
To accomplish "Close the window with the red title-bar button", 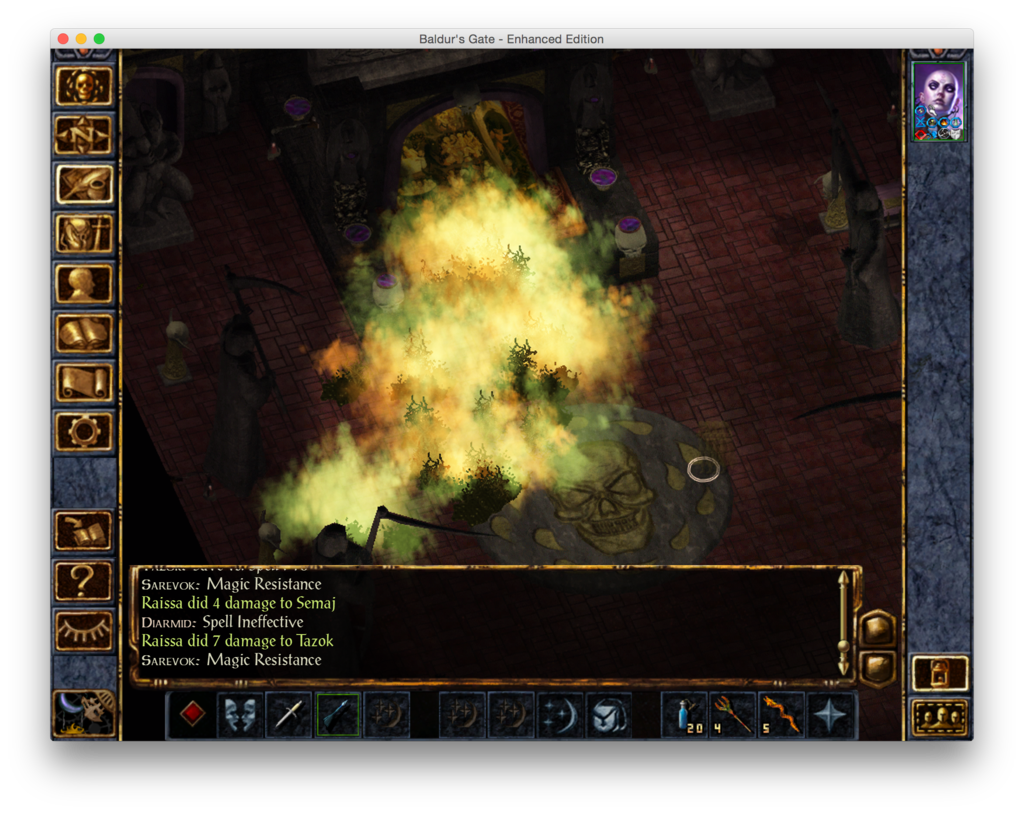I will (x=63, y=39).
